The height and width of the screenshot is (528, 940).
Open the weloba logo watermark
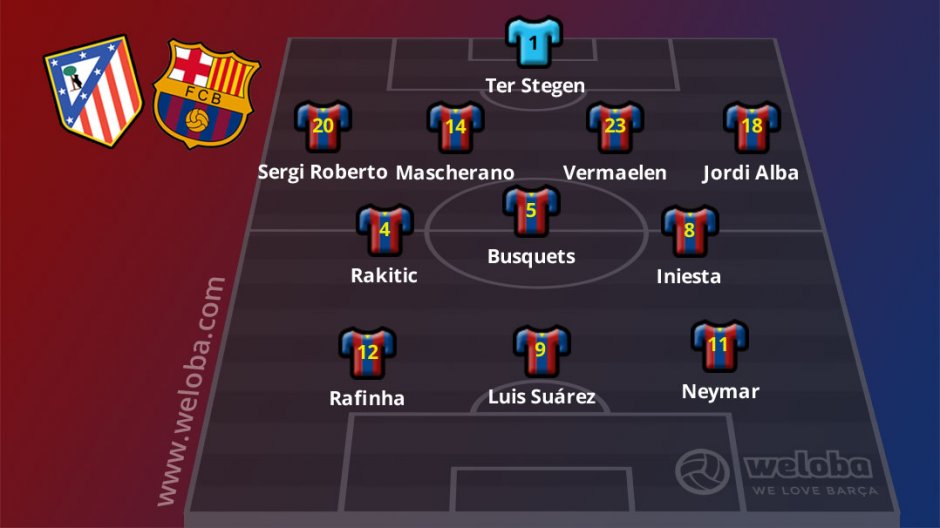777,471
